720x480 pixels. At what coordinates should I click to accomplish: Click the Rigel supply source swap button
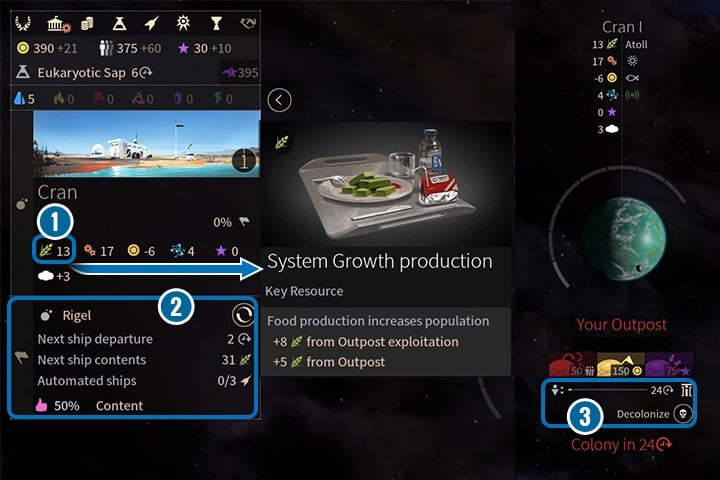pyautogui.click(x=242, y=316)
